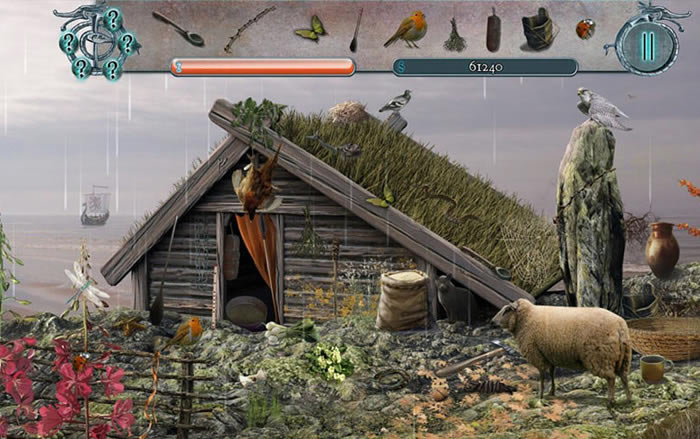Choose the green butterfly icon in the item bar
The height and width of the screenshot is (439, 700).
click(310, 28)
